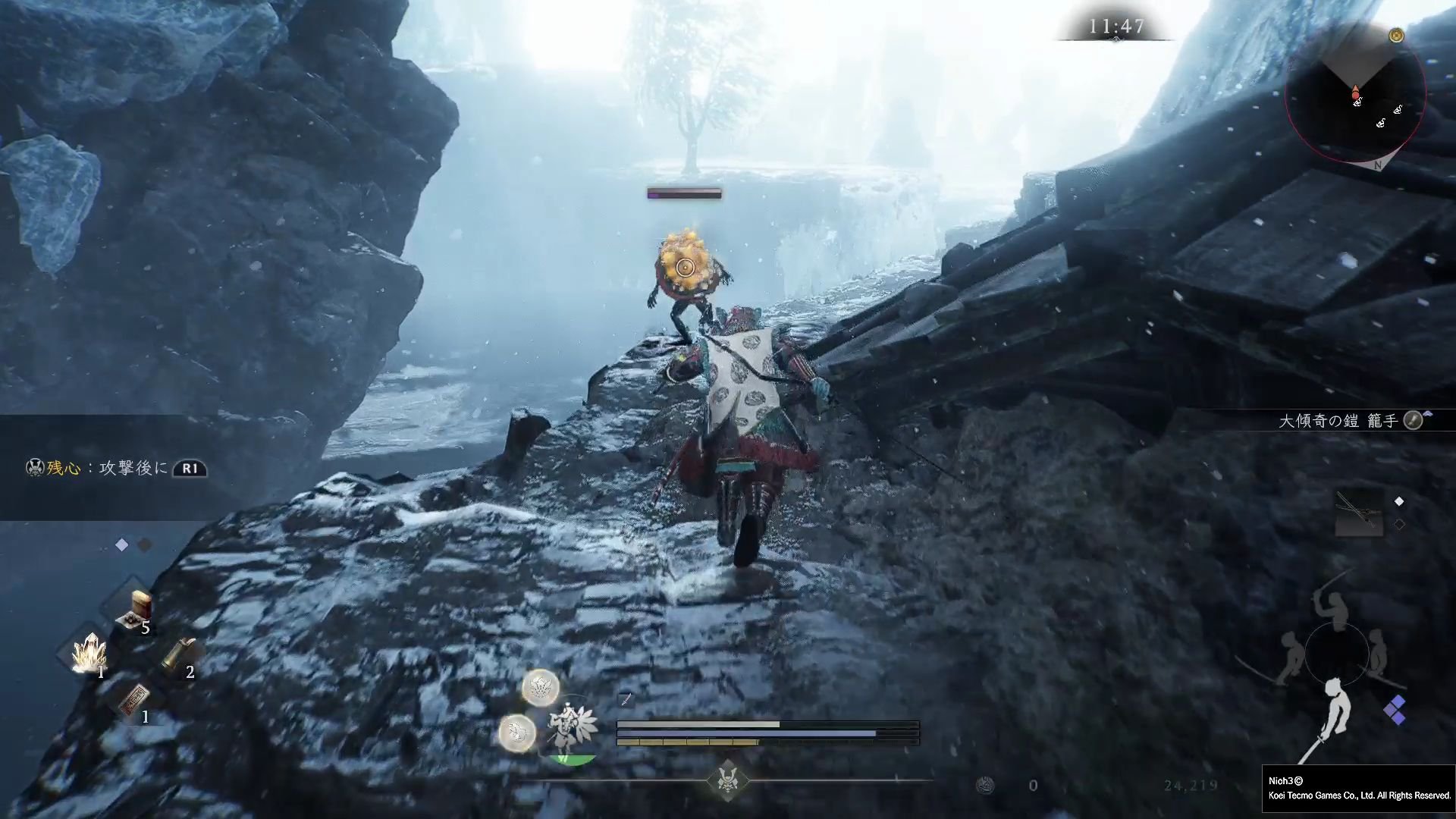Trigger the lower glowing spirit skill coin
Screen dimensions: 1456x819
click(x=517, y=733)
